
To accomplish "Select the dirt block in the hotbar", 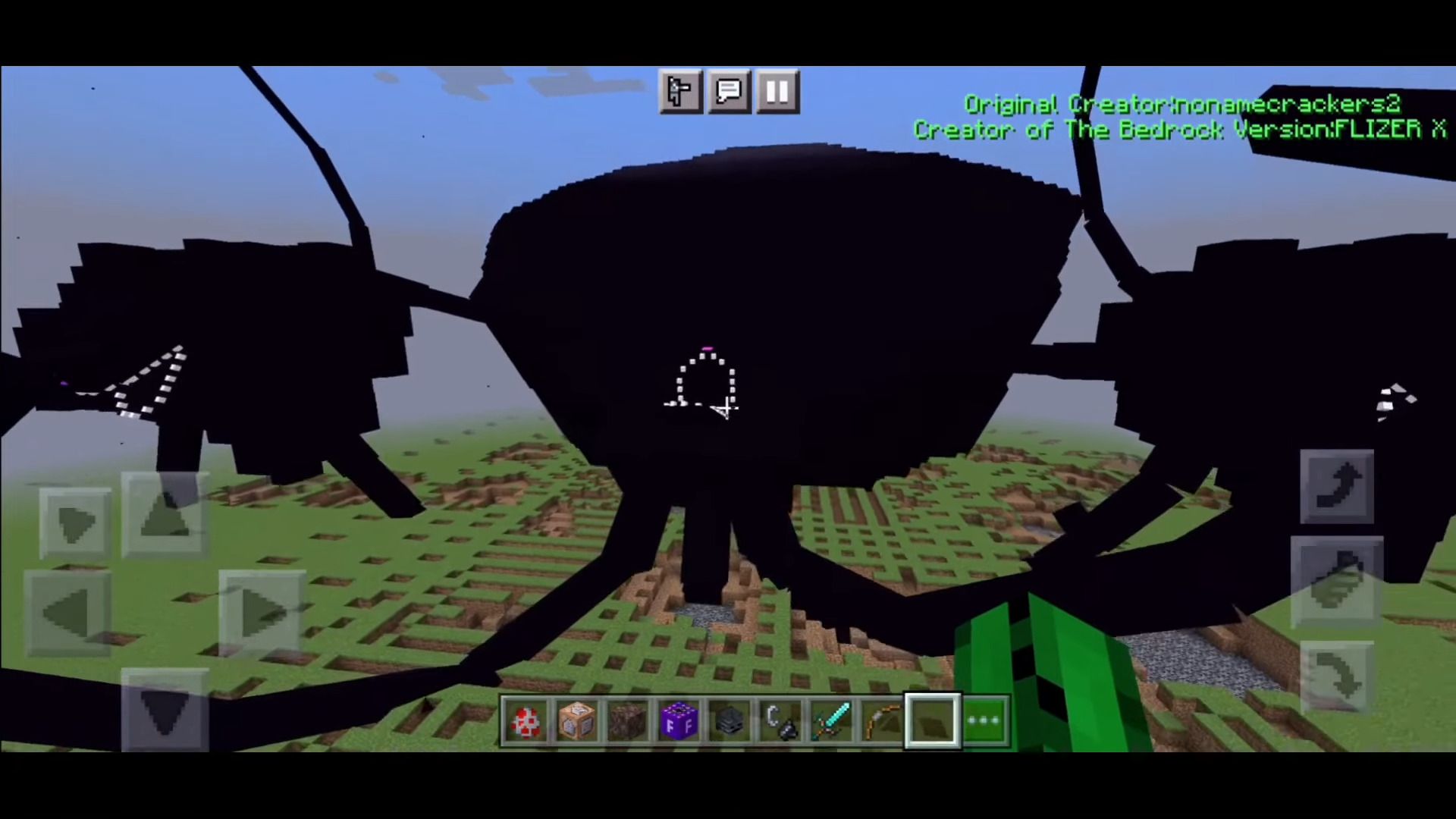I will pos(628,720).
